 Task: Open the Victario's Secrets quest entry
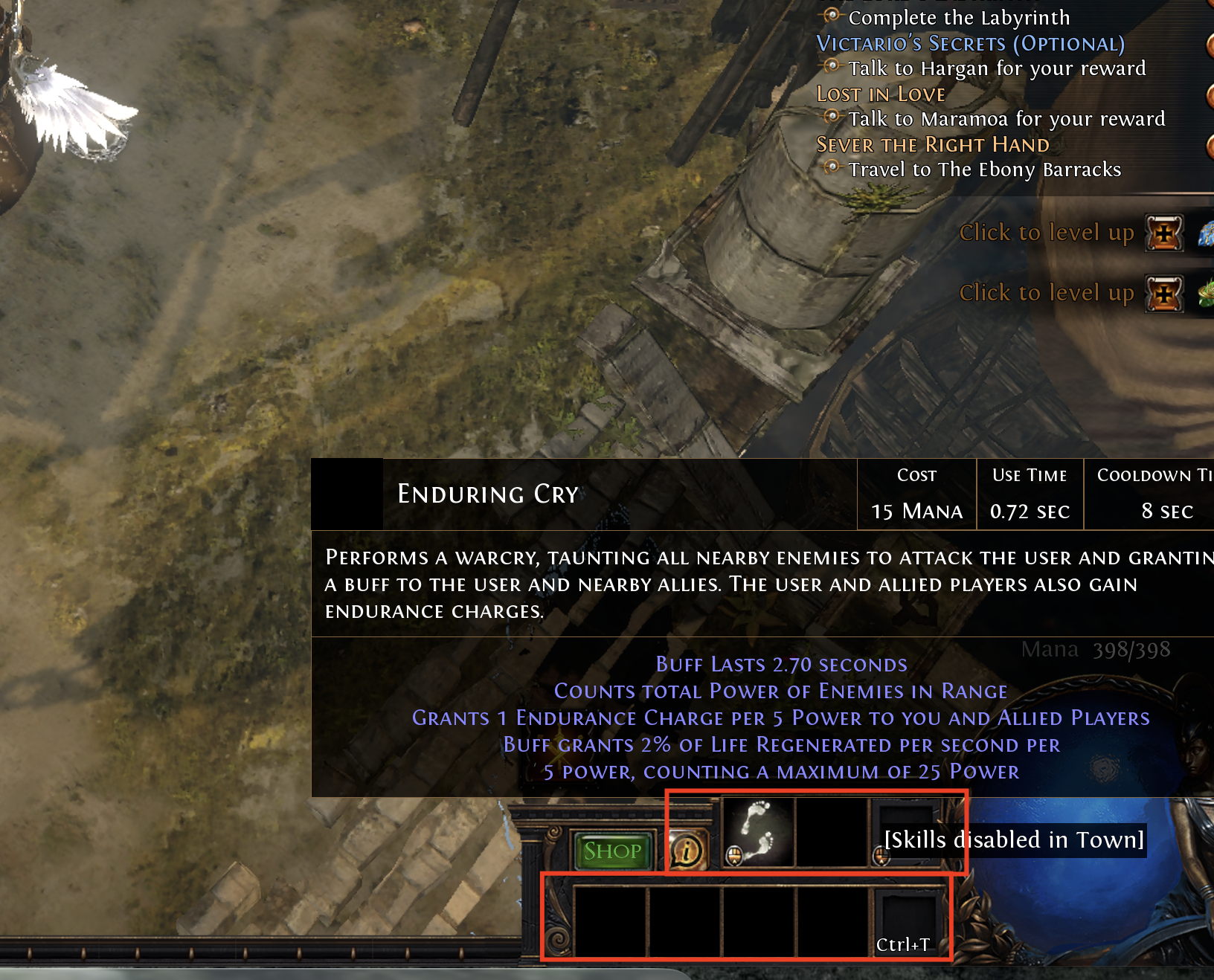pos(970,44)
